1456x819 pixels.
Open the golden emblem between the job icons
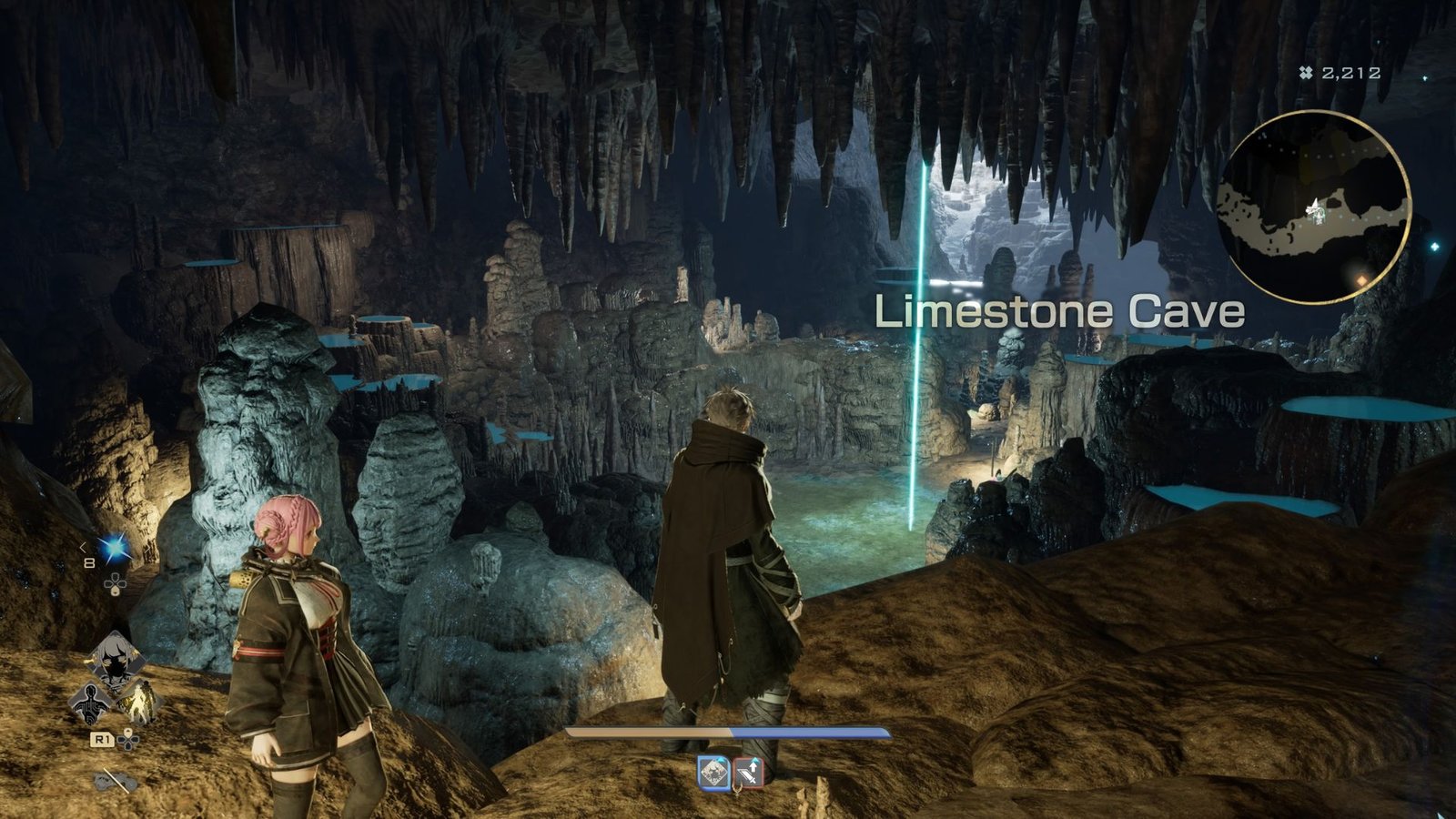[x=738, y=790]
